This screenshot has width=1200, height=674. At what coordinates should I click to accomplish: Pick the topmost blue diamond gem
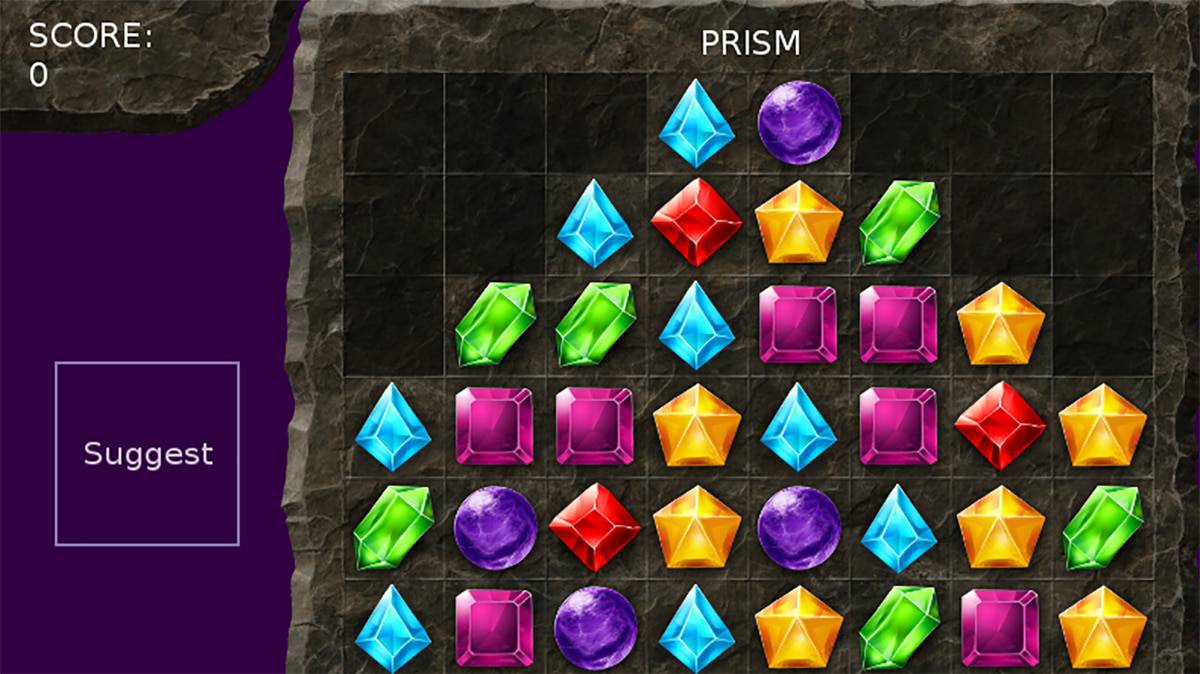(x=697, y=122)
